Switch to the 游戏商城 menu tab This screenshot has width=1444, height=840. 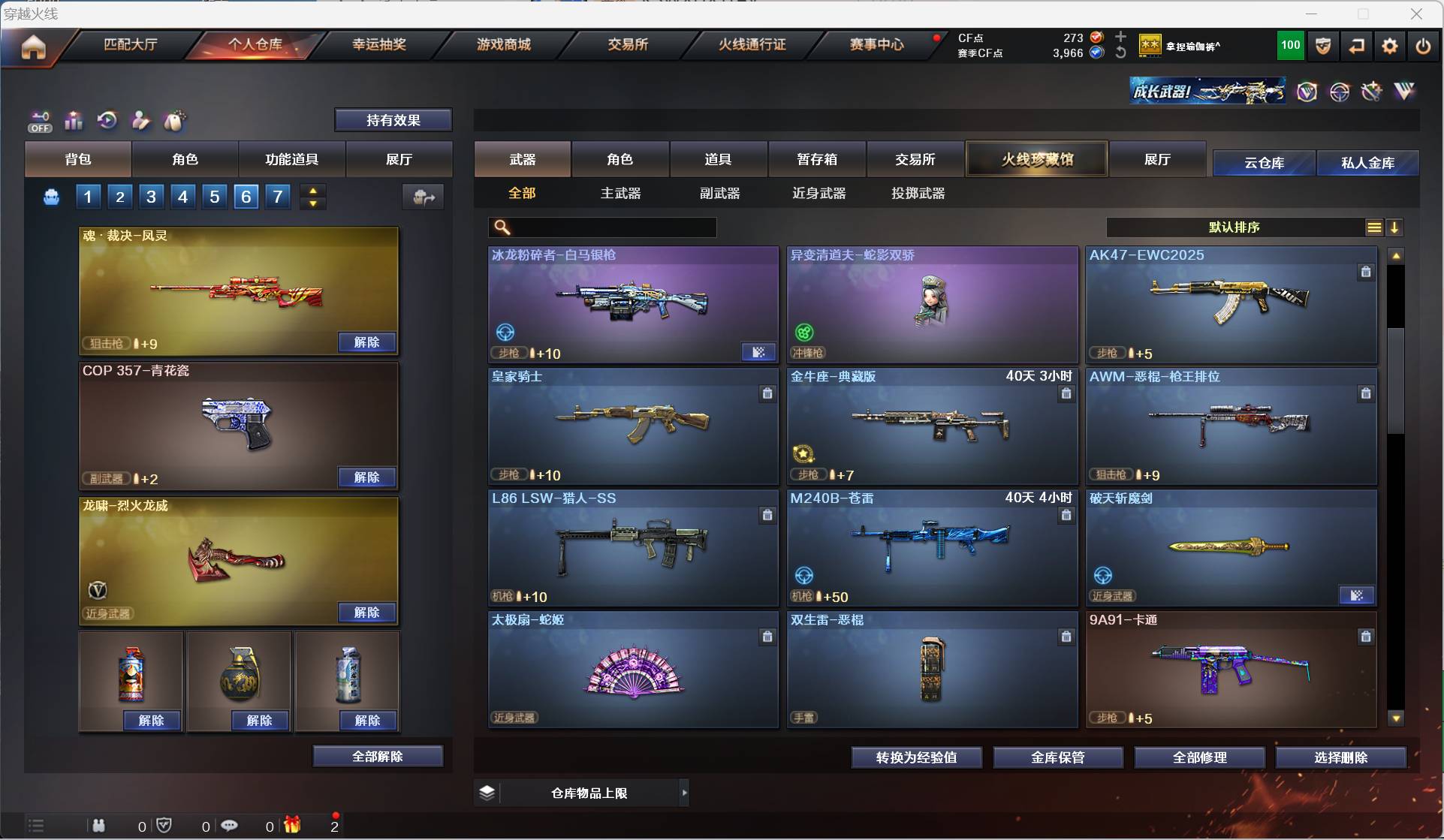(502, 44)
